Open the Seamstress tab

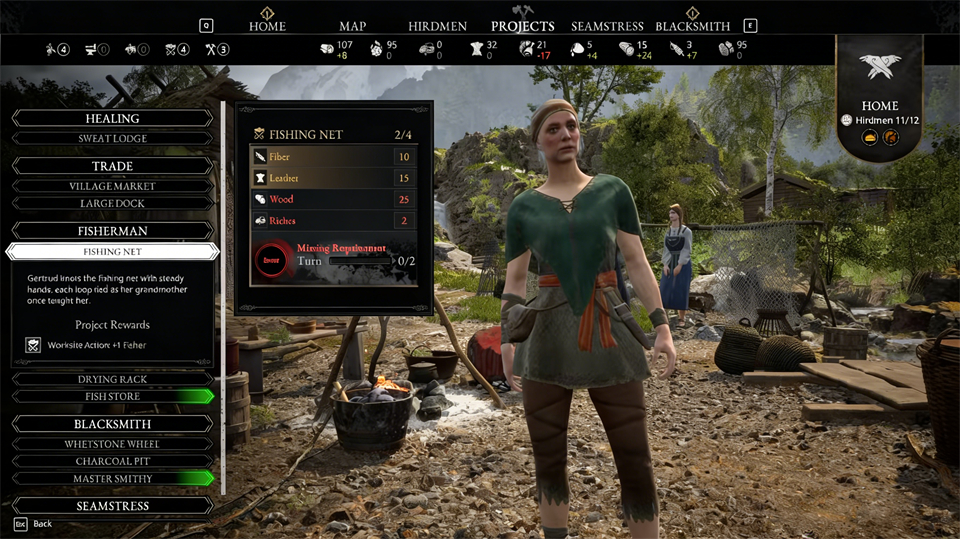(x=607, y=26)
